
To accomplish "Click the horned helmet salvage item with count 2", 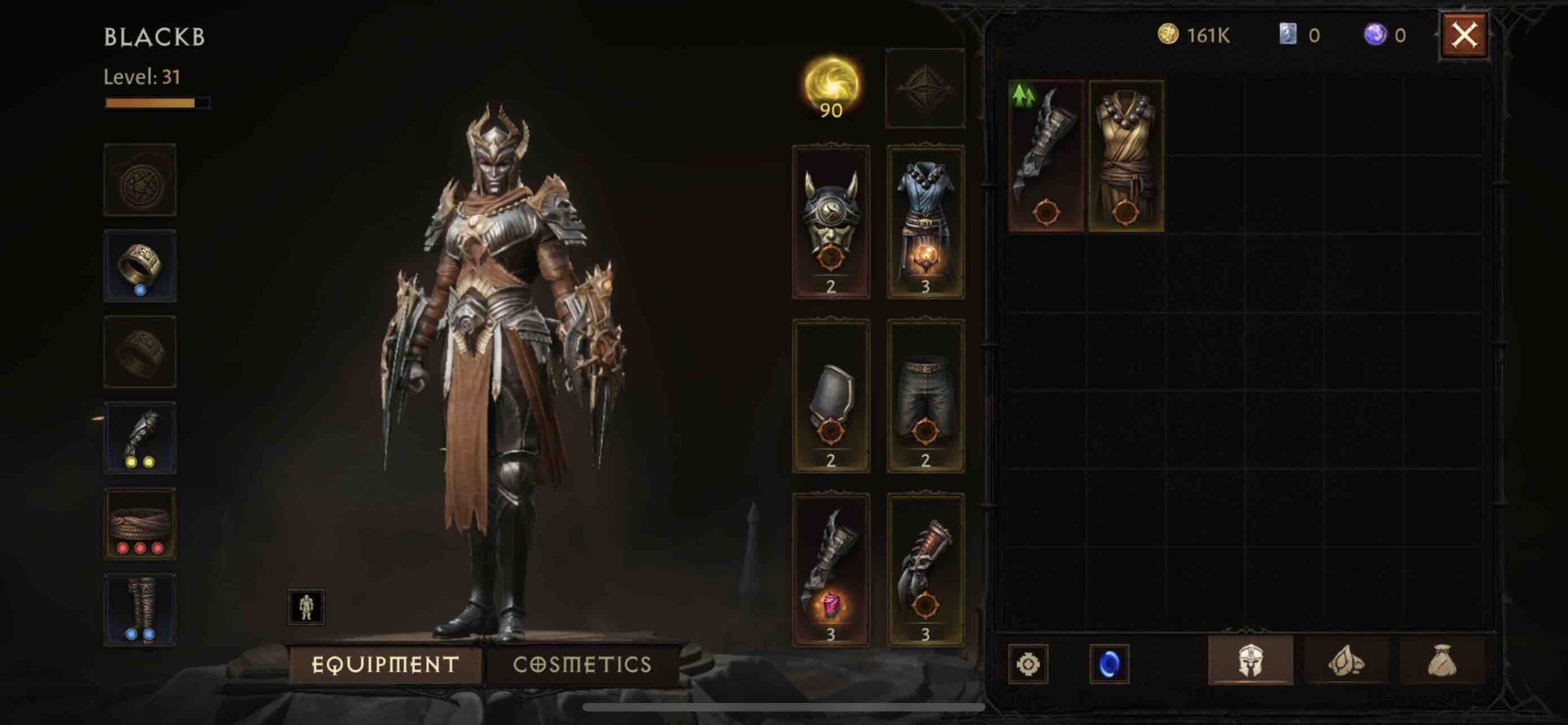I will pos(830,224).
